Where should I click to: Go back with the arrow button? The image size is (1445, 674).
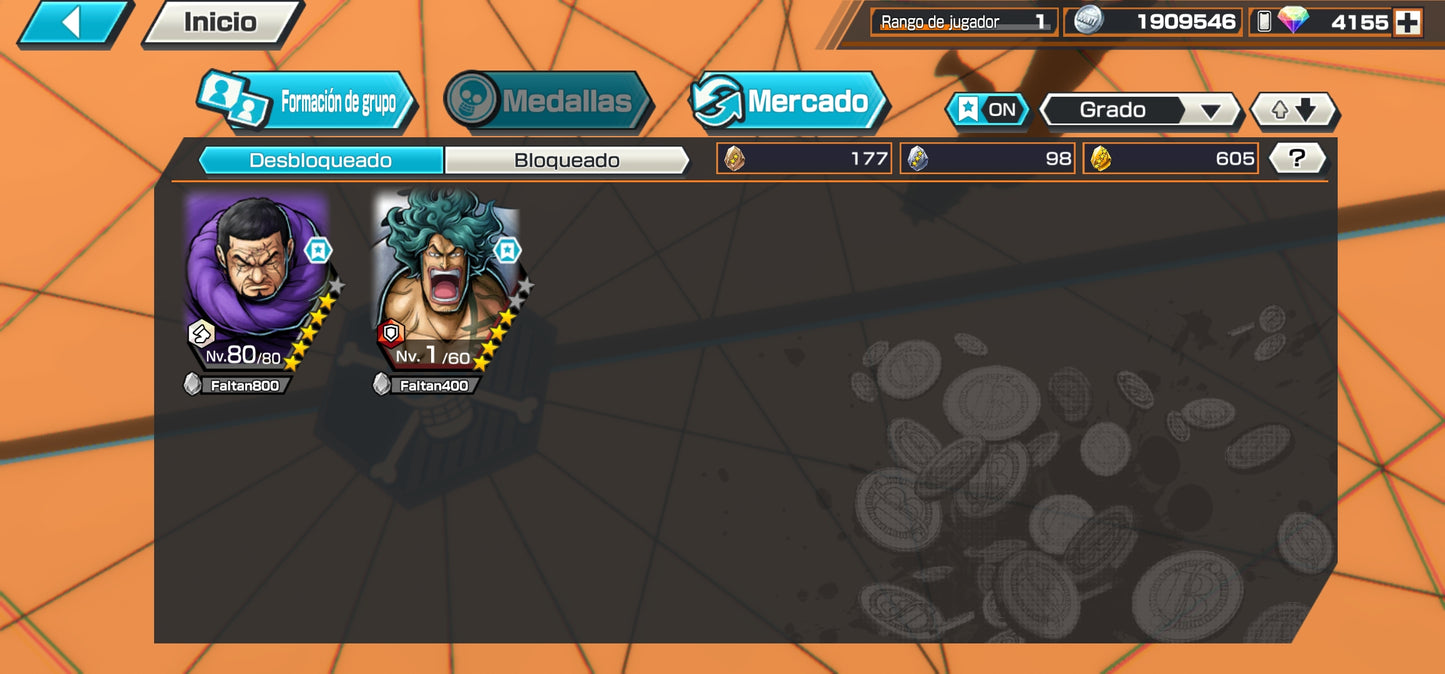[x=72, y=22]
